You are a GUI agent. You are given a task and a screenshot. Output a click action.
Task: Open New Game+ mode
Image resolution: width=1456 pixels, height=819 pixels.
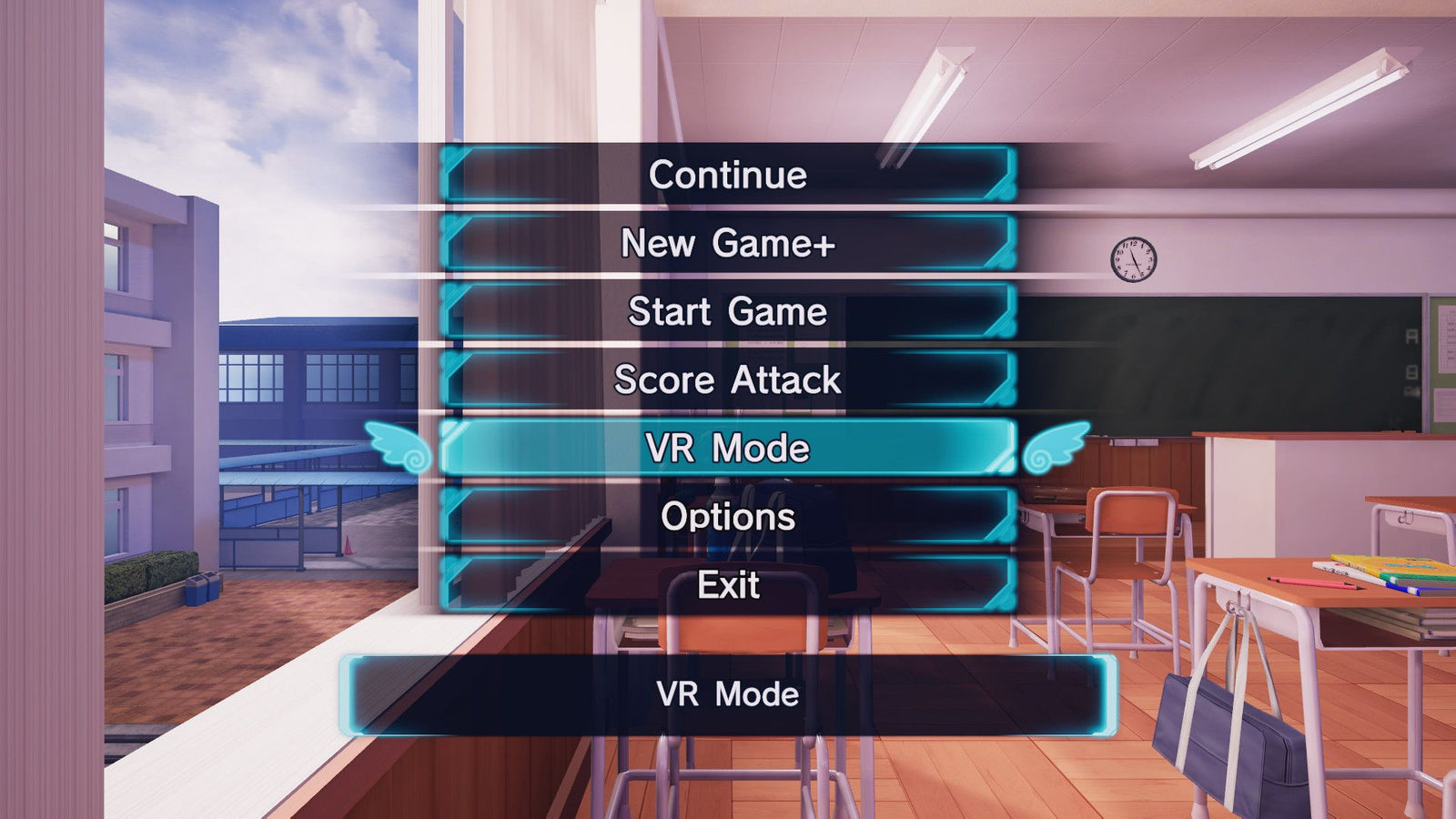[x=728, y=244]
